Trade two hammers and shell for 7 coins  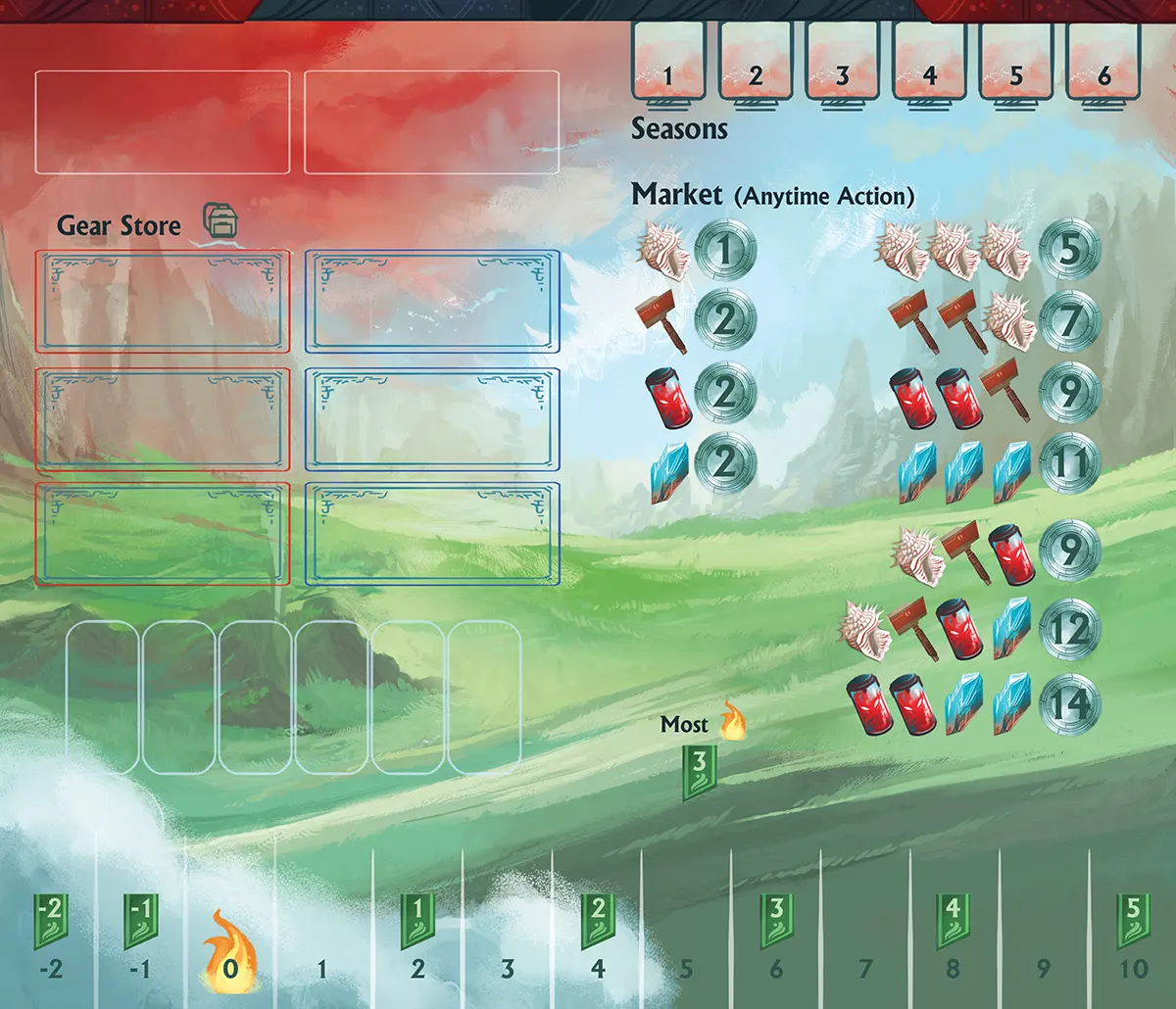(x=1068, y=321)
